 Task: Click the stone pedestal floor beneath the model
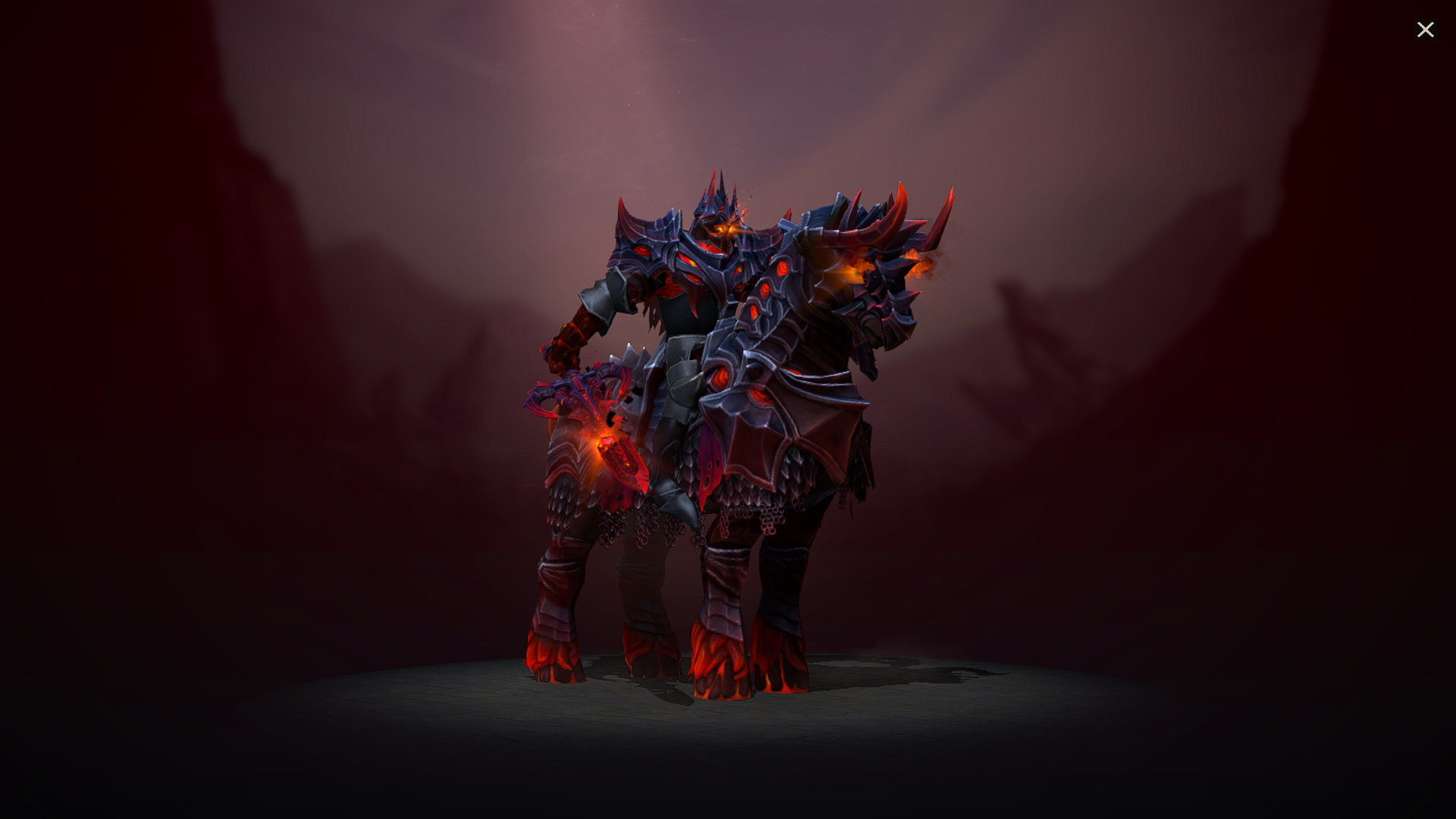coord(728,713)
